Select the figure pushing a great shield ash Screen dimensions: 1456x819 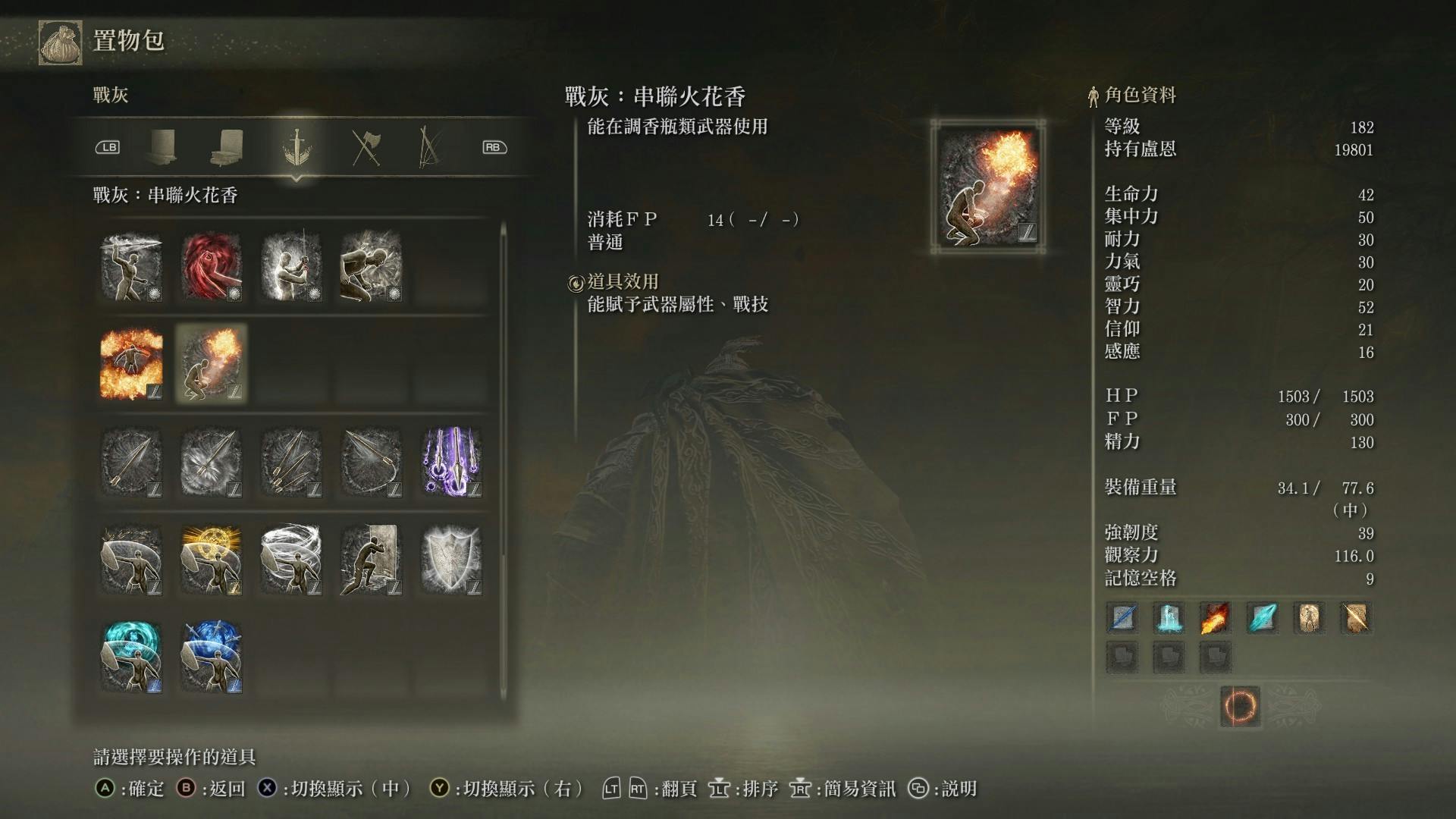(x=371, y=561)
